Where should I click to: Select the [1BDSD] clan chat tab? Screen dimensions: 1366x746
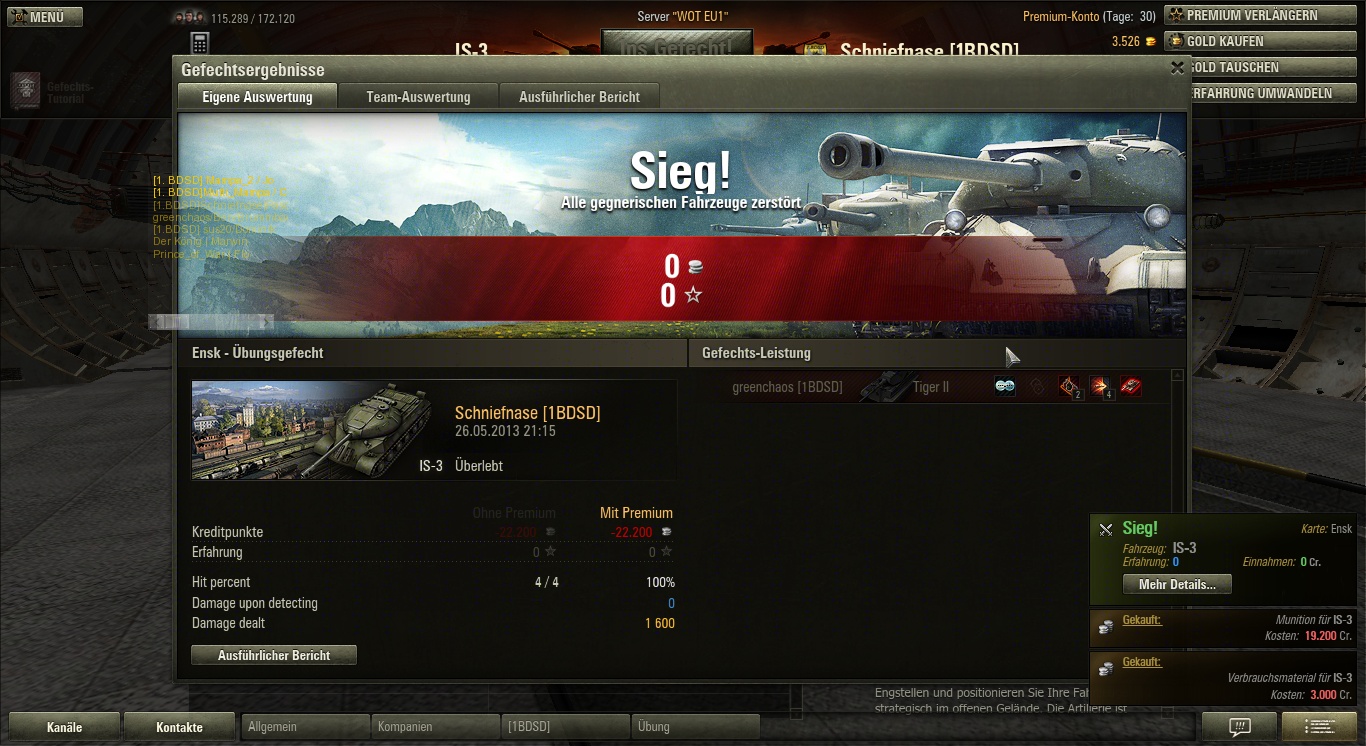565,727
